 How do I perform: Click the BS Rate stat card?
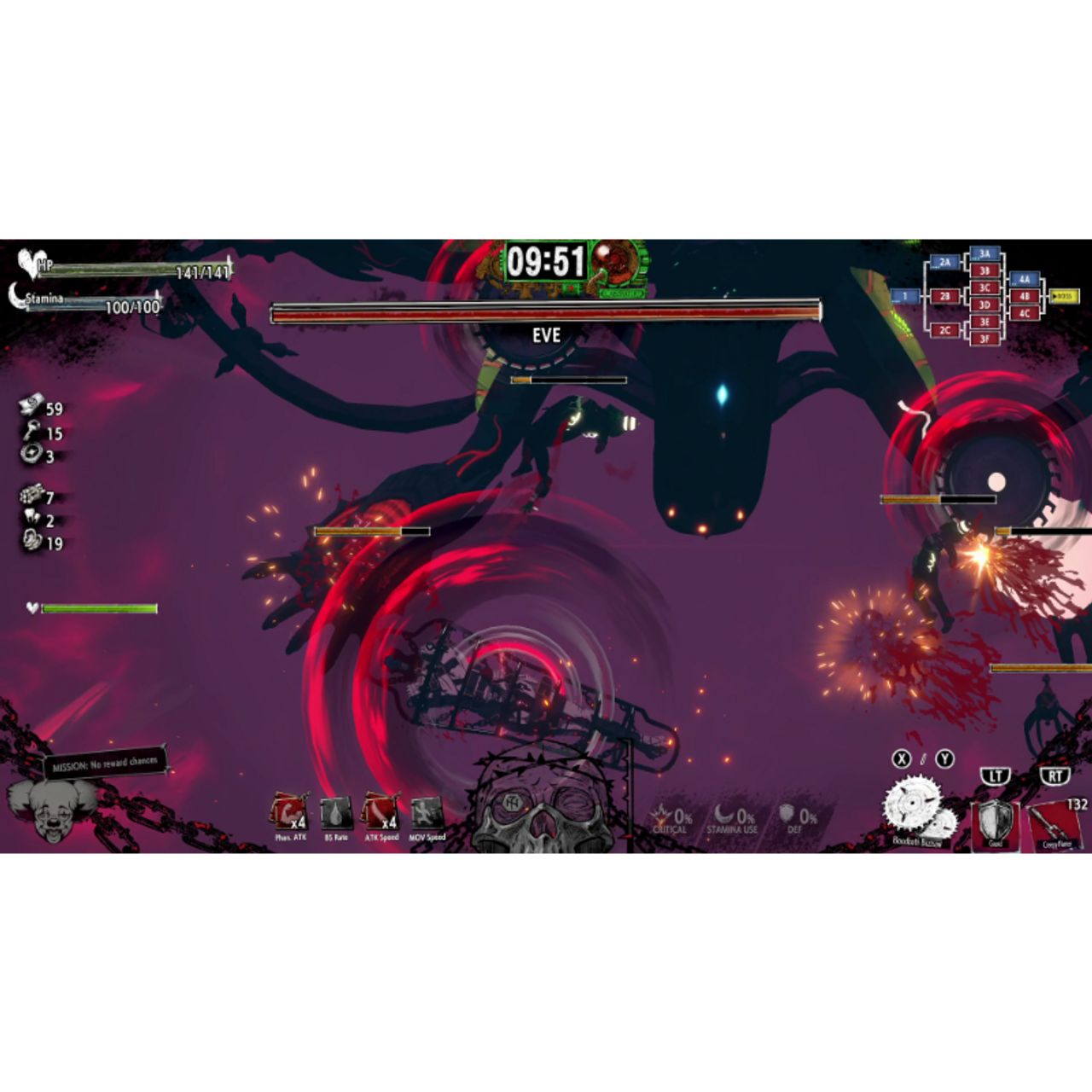(x=336, y=814)
